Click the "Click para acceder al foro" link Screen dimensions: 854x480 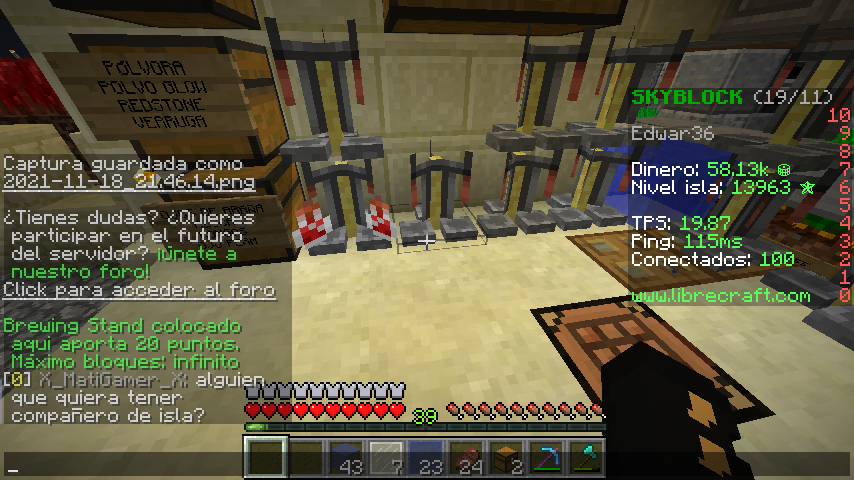point(139,290)
